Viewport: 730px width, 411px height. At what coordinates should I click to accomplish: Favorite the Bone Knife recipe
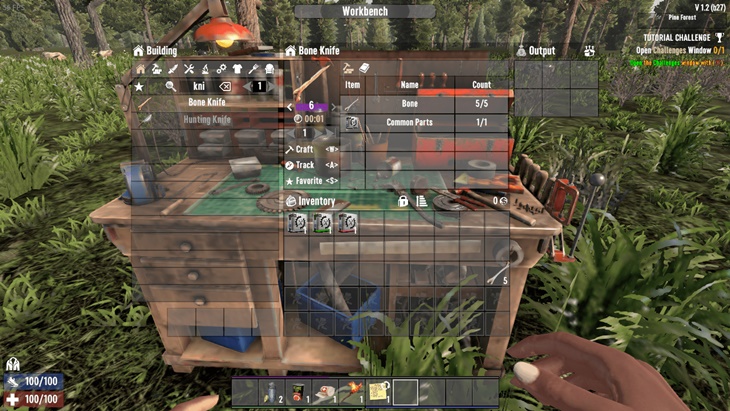point(310,181)
